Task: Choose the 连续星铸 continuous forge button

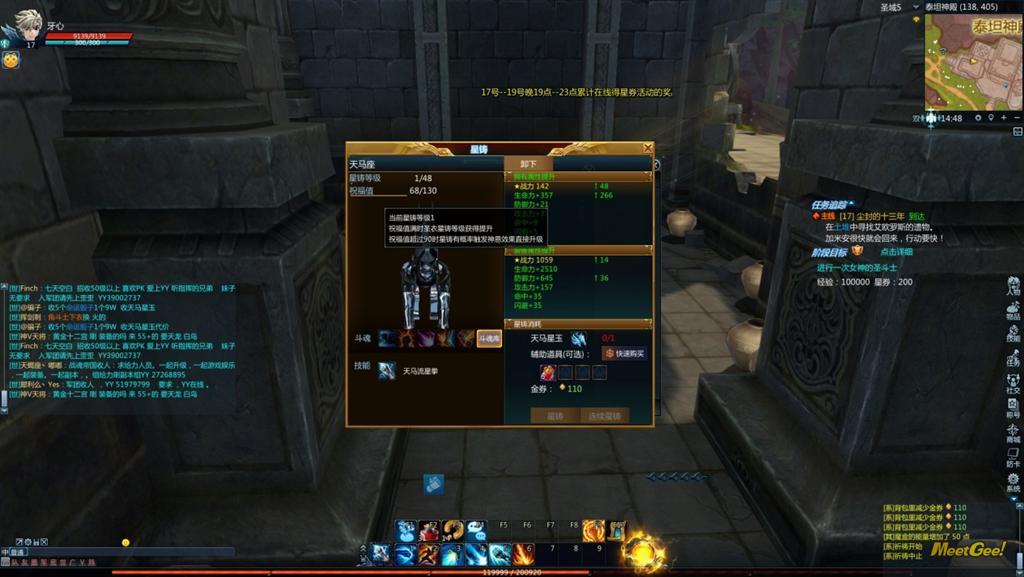Action: [x=605, y=415]
